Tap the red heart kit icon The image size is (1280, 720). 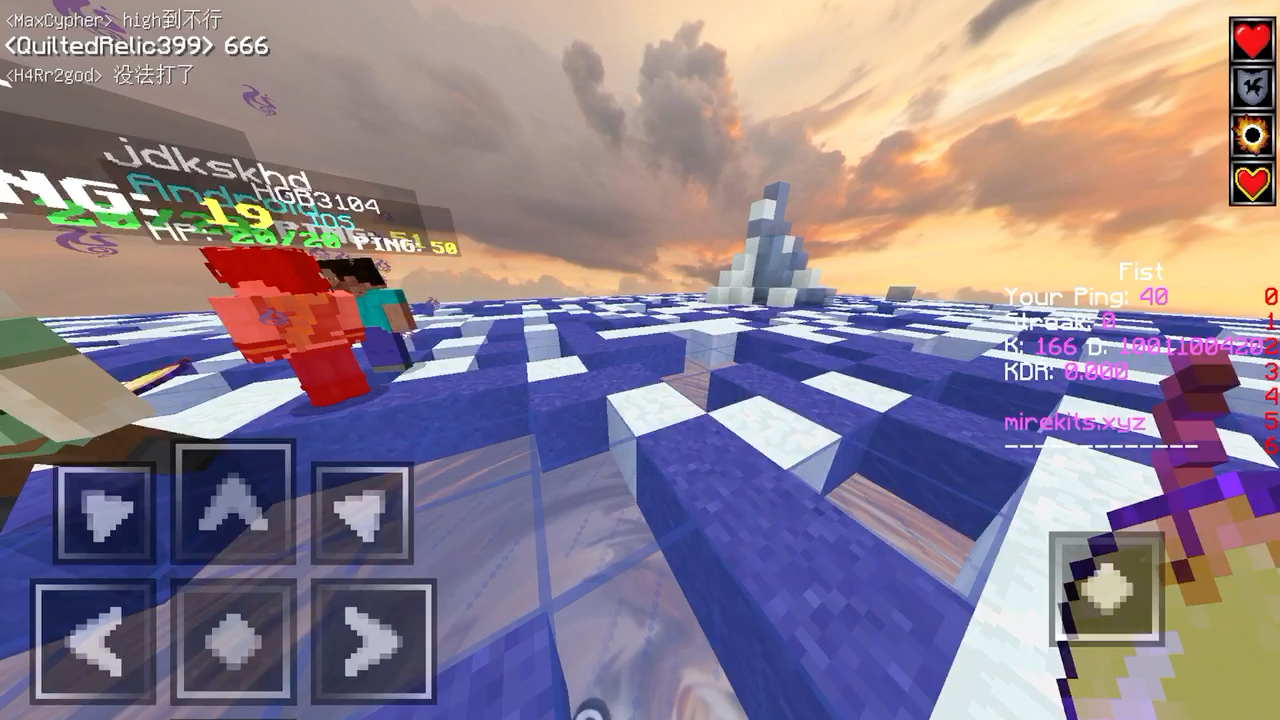click(1251, 40)
